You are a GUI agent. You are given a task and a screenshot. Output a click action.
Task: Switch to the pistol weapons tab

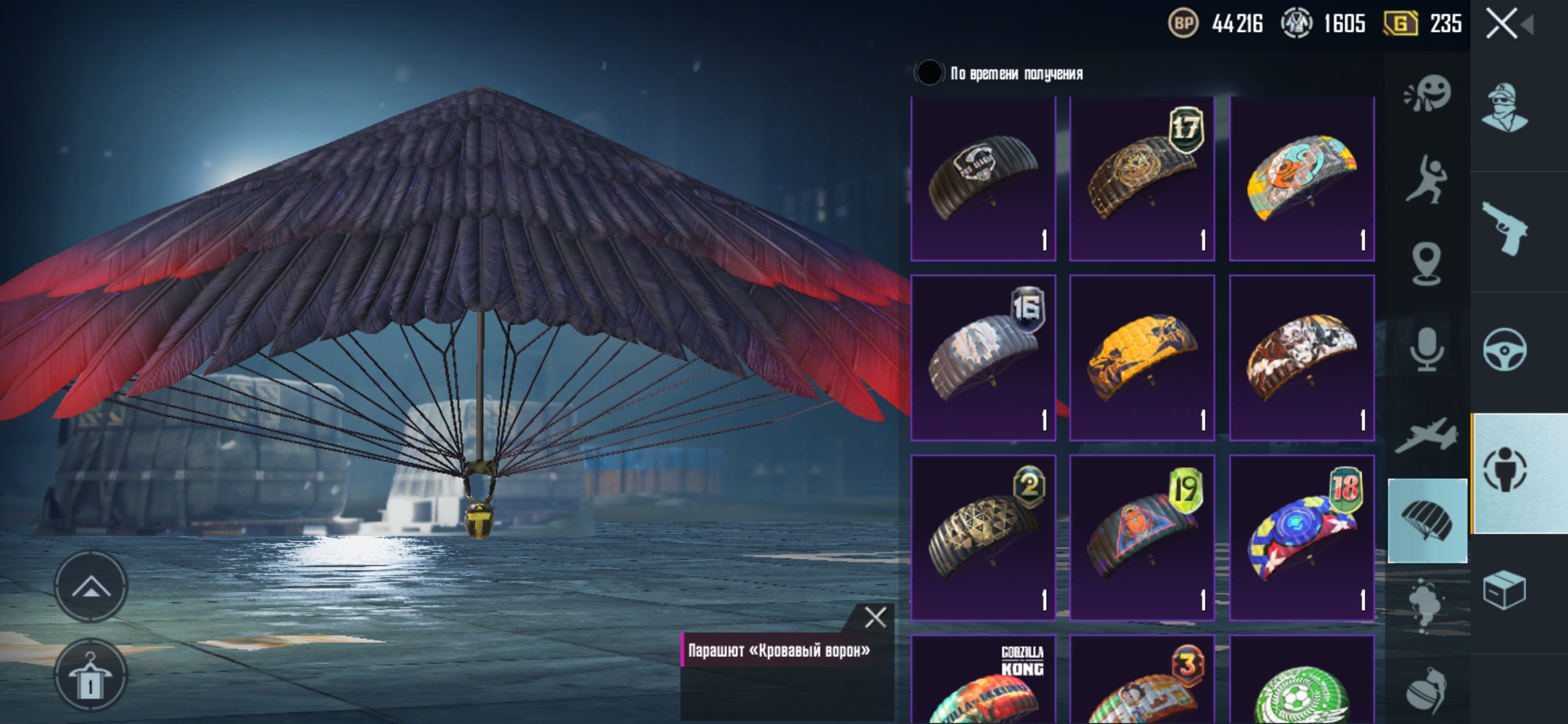(1505, 228)
